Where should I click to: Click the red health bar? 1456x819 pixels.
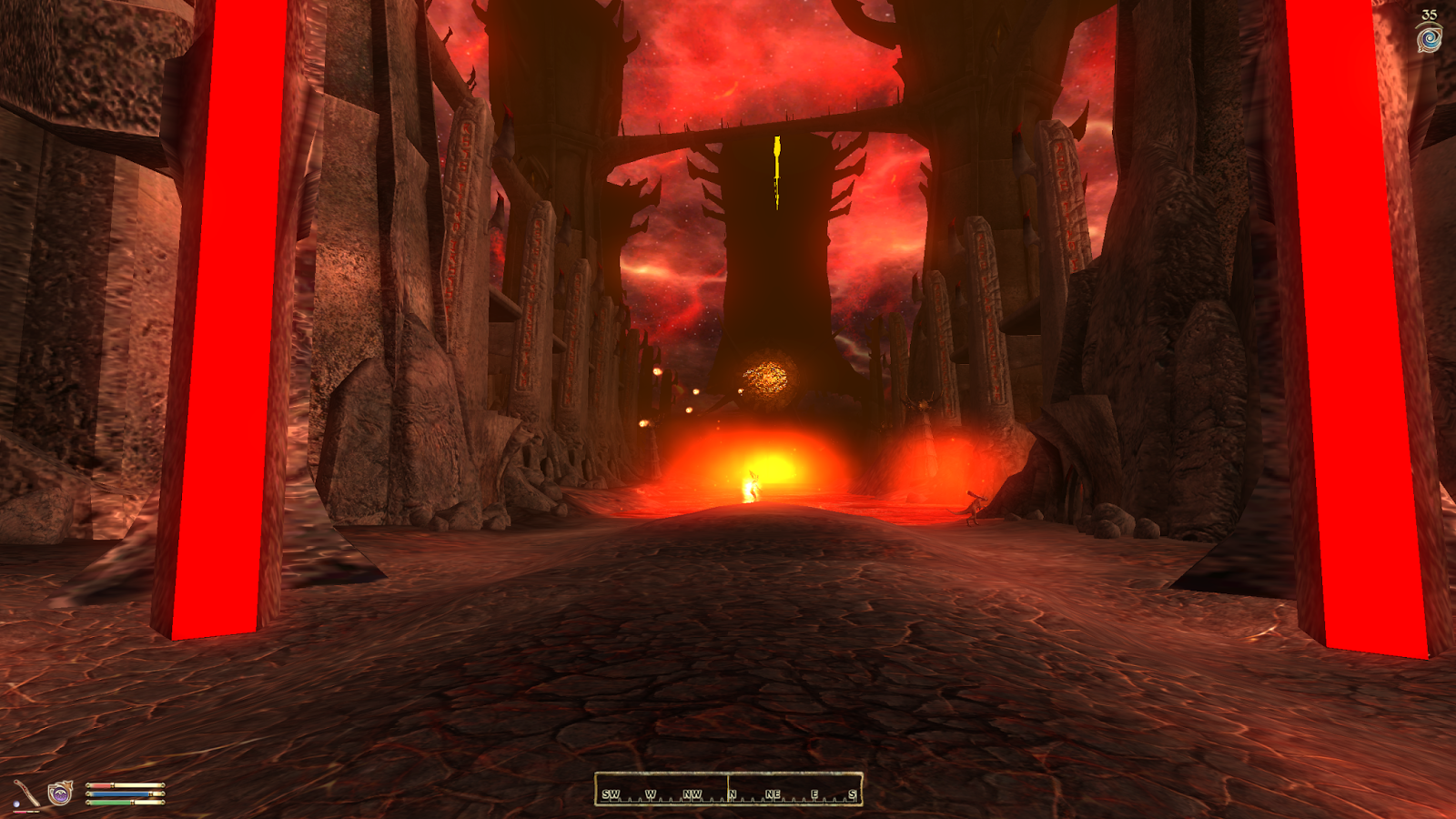100,784
